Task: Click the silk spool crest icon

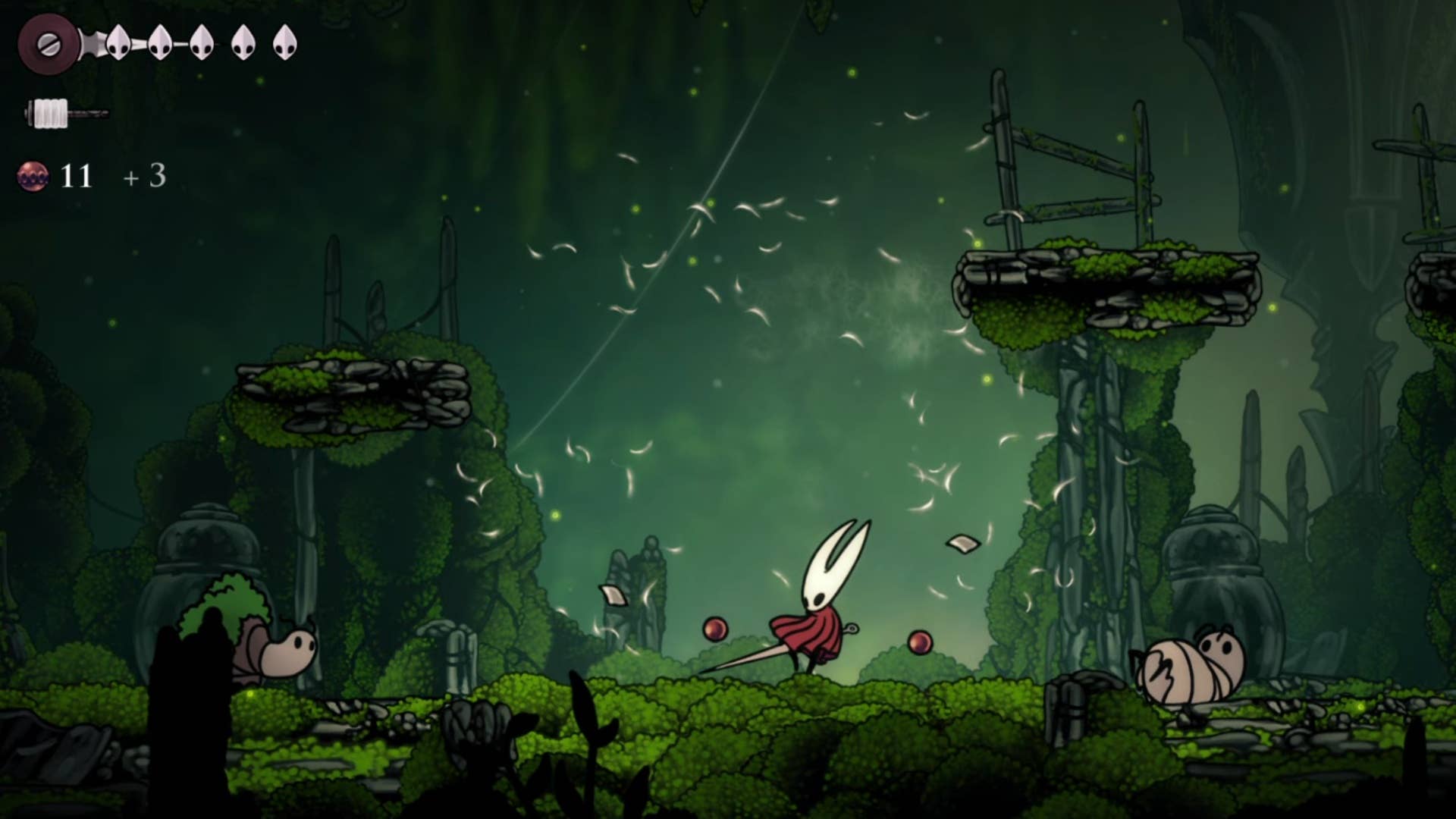Action: [x=48, y=43]
